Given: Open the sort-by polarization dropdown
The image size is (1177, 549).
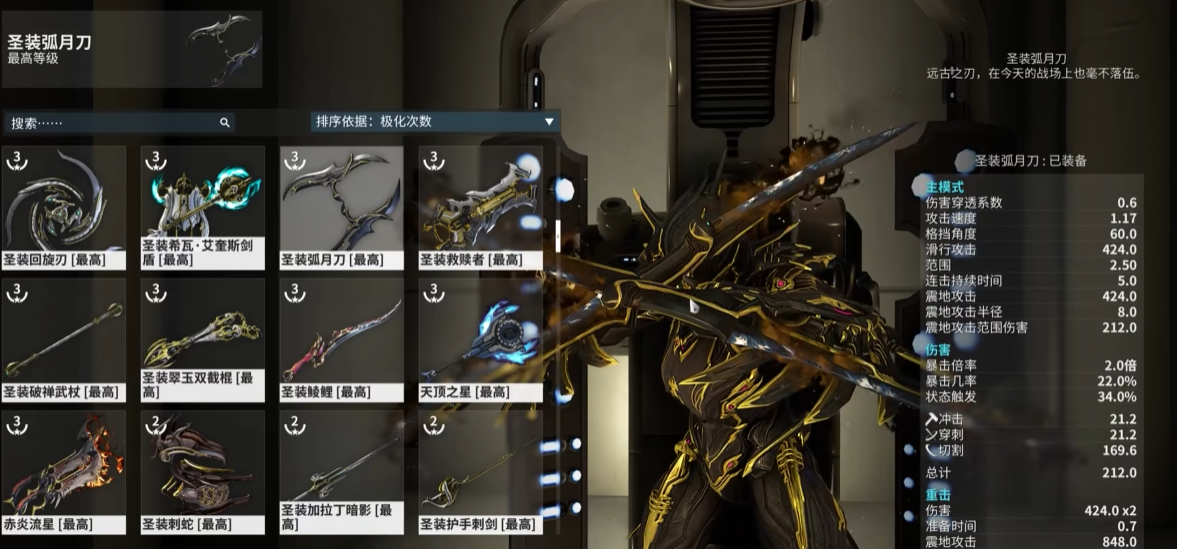Looking at the screenshot, I should (x=434, y=122).
